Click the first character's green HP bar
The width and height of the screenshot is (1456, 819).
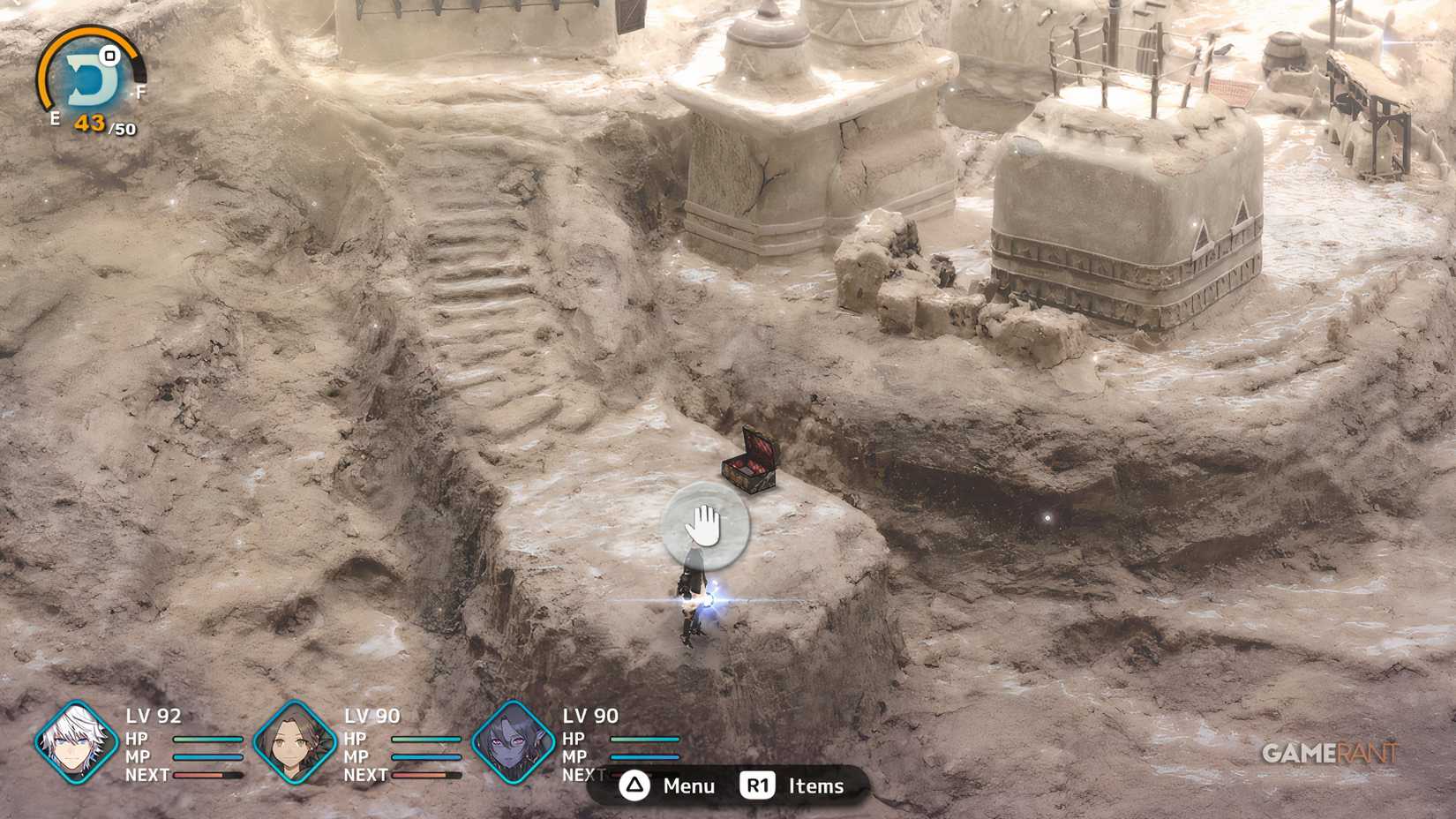pyautogui.click(x=207, y=741)
